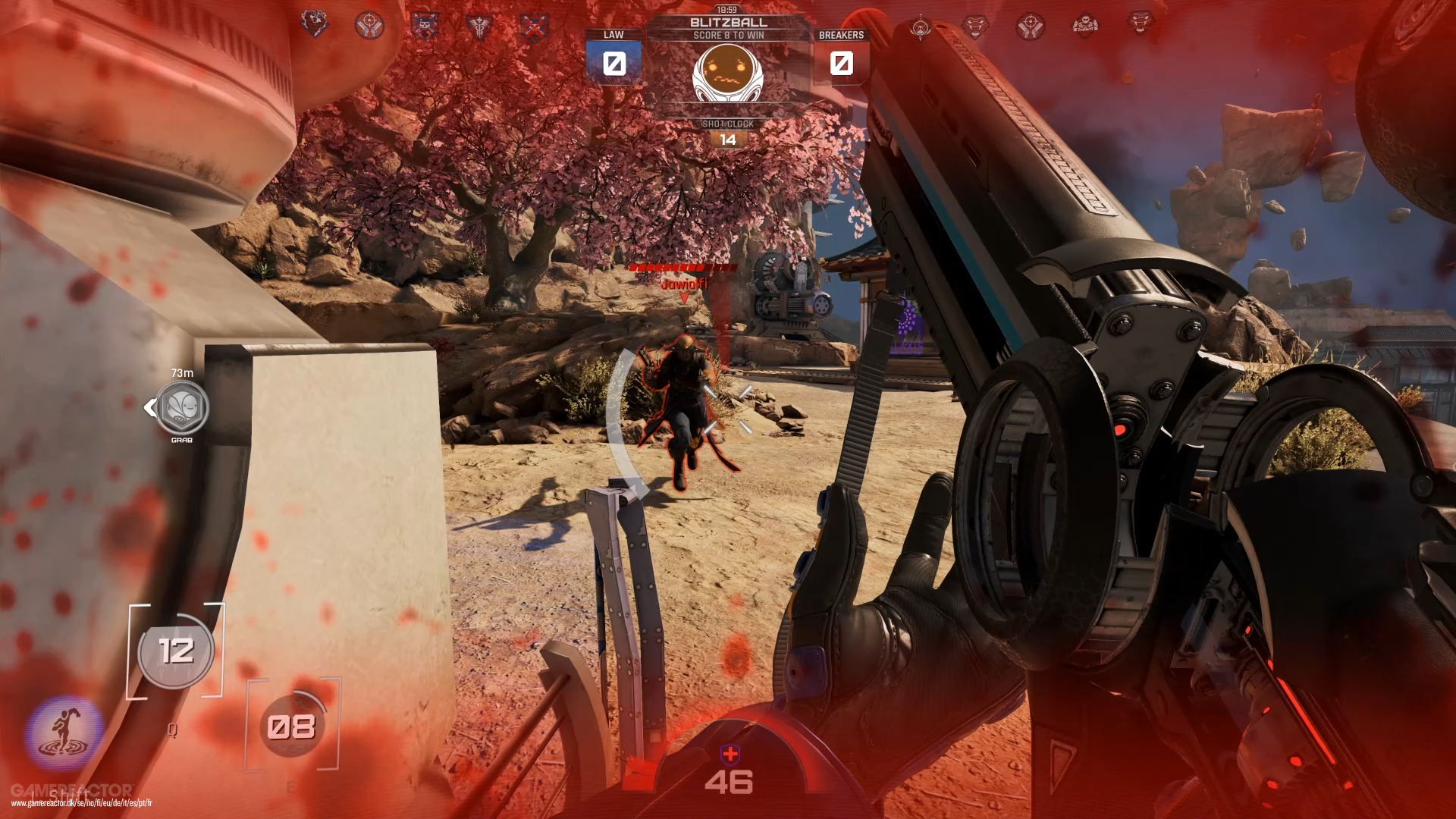Select the SCORE 8 TO WIN banner
1456x819 pixels.
point(728,34)
